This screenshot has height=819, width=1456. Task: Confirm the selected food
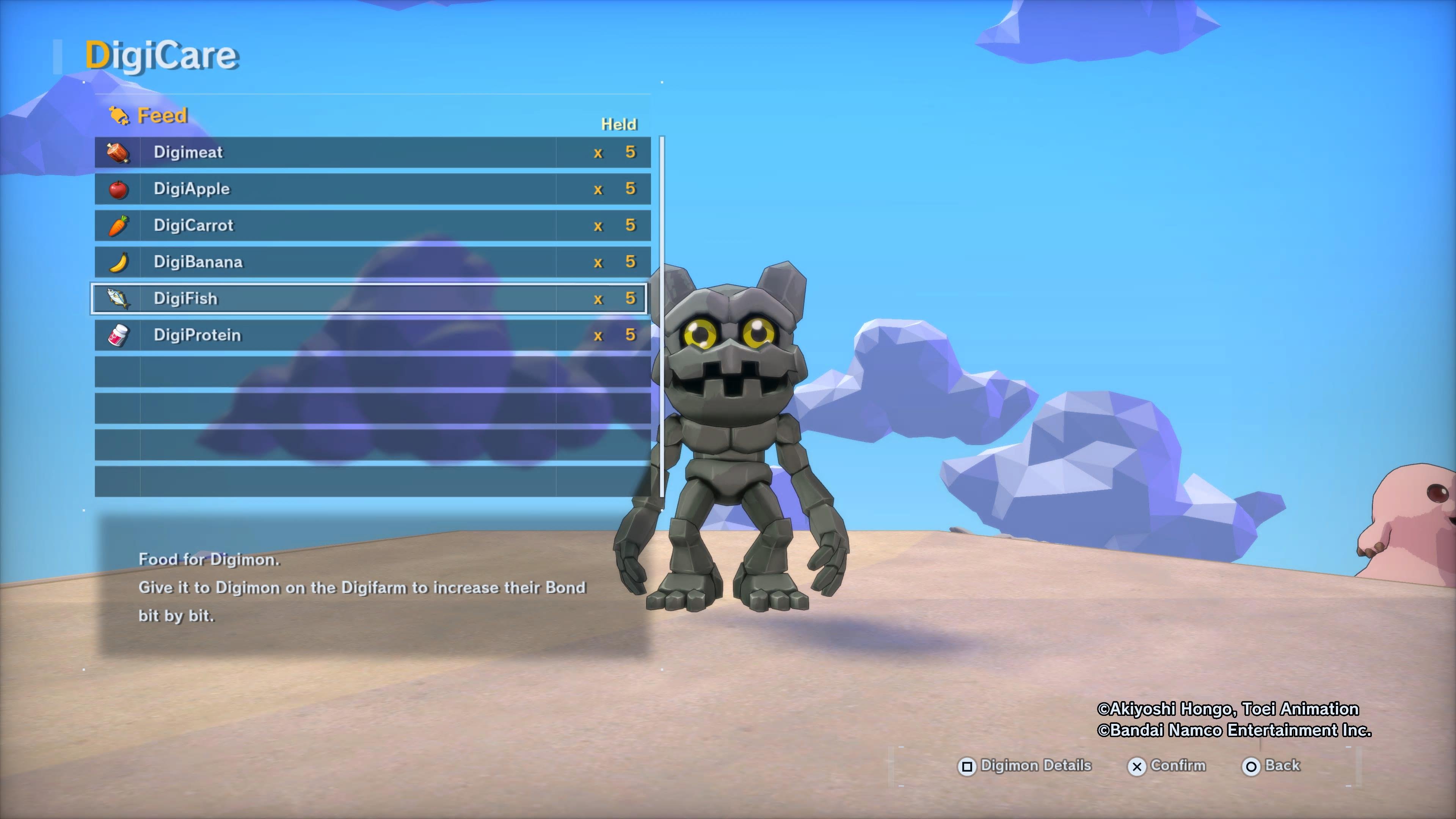pyautogui.click(x=1167, y=766)
